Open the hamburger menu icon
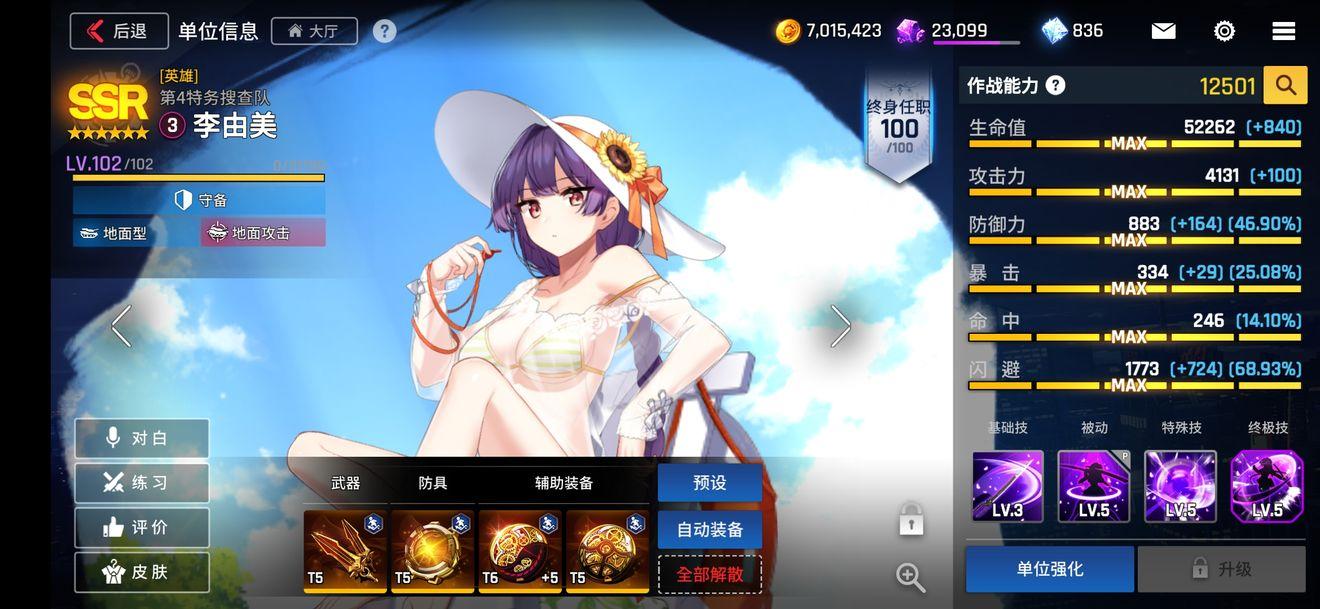 [1284, 31]
